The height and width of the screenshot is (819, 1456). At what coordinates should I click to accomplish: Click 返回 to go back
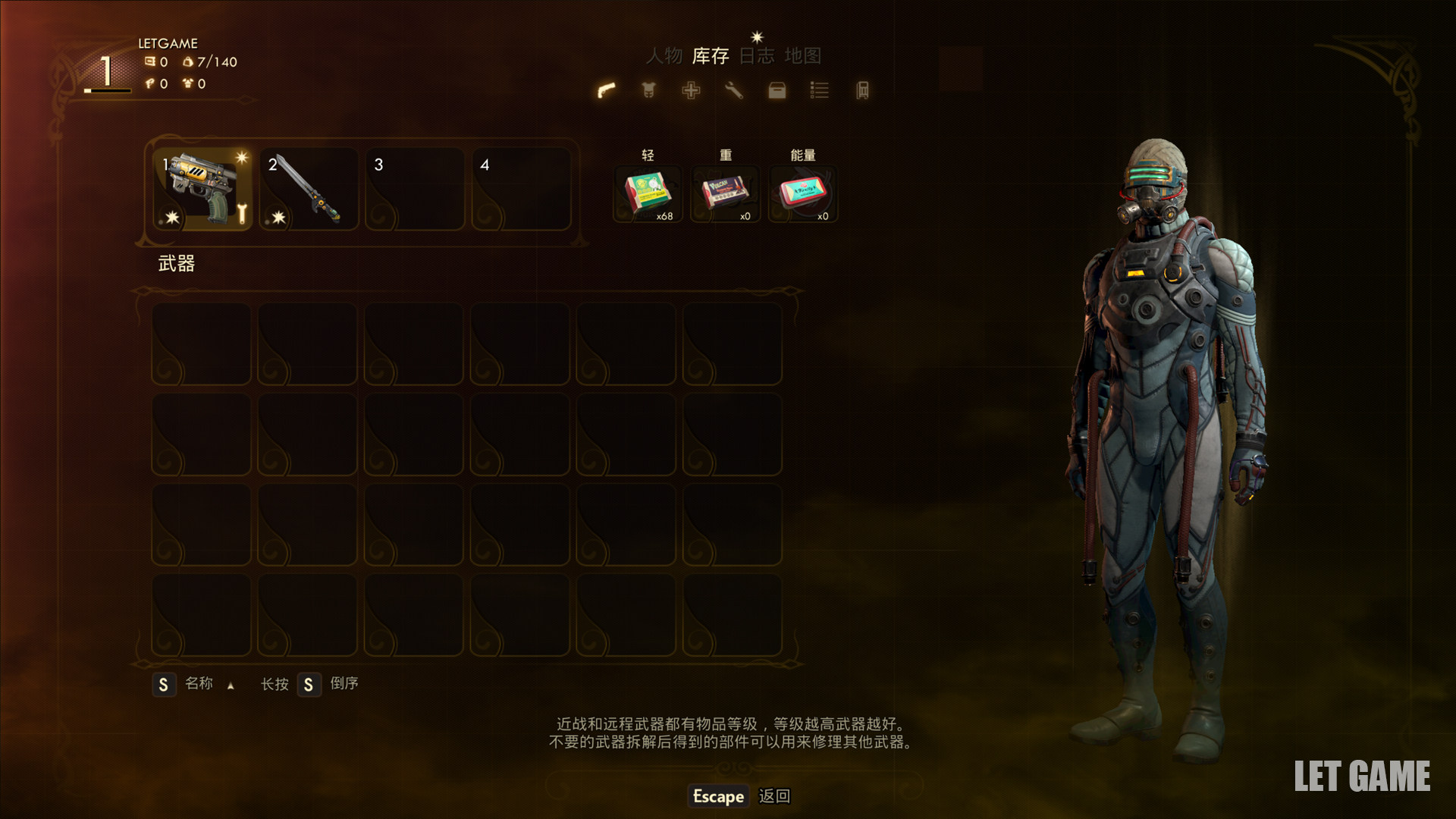pos(774,796)
